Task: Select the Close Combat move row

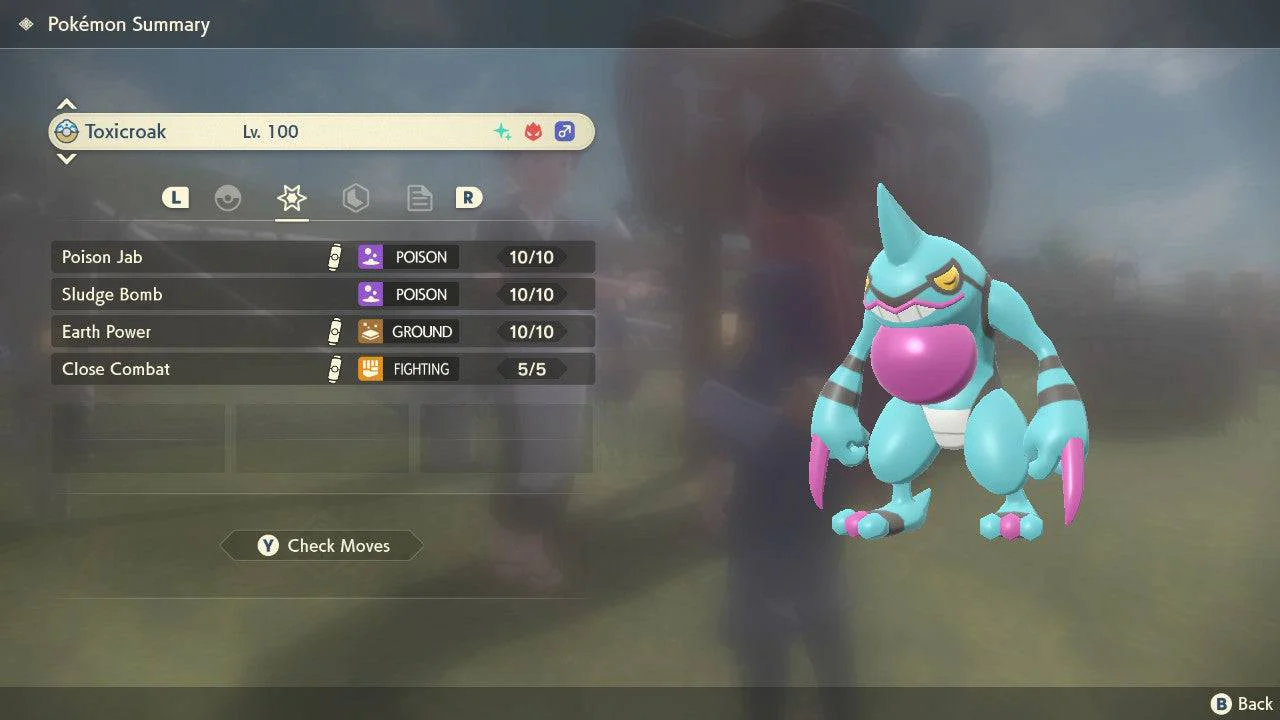Action: pyautogui.click(x=322, y=369)
